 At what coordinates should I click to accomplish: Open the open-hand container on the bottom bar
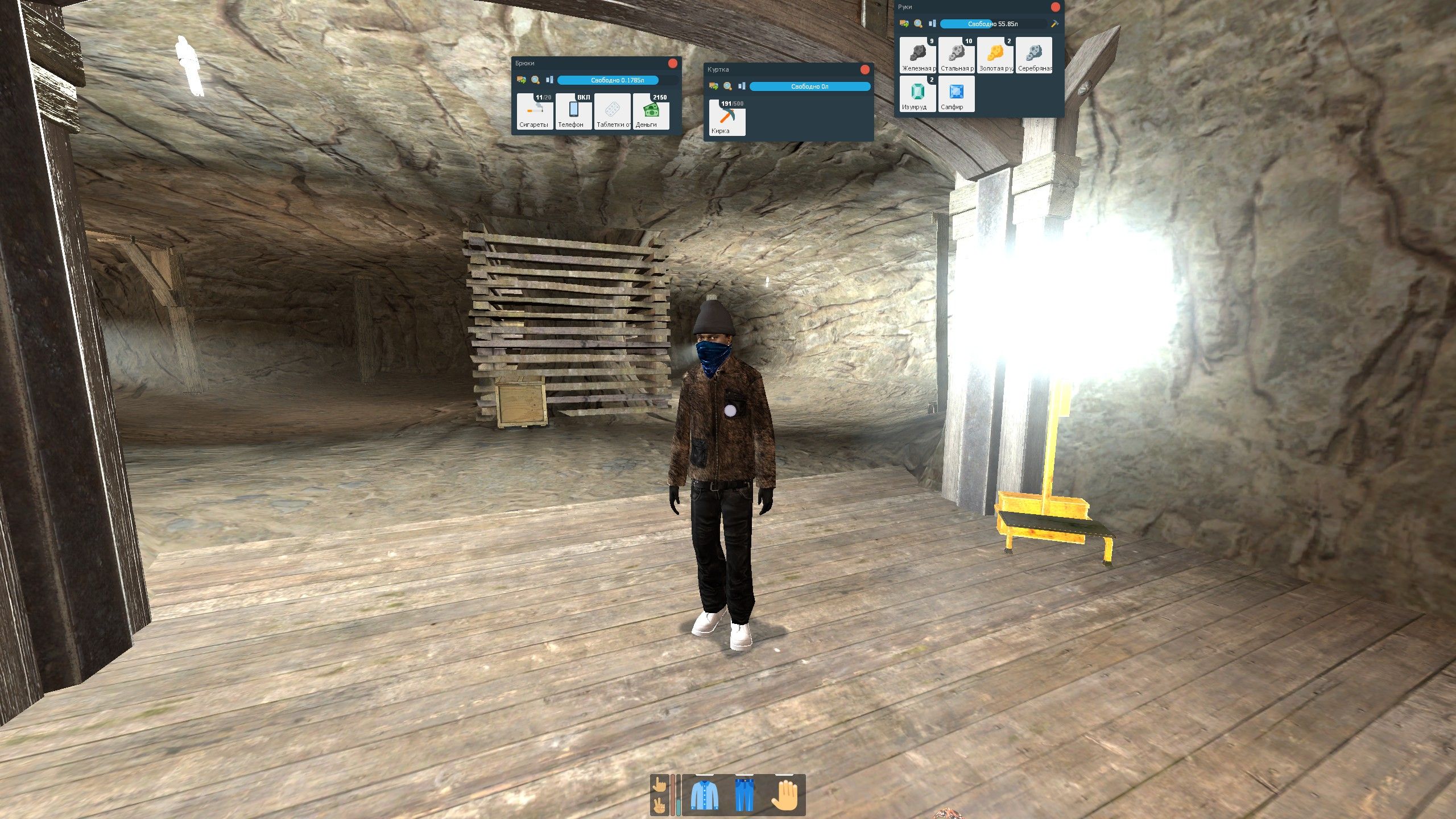coord(785,795)
